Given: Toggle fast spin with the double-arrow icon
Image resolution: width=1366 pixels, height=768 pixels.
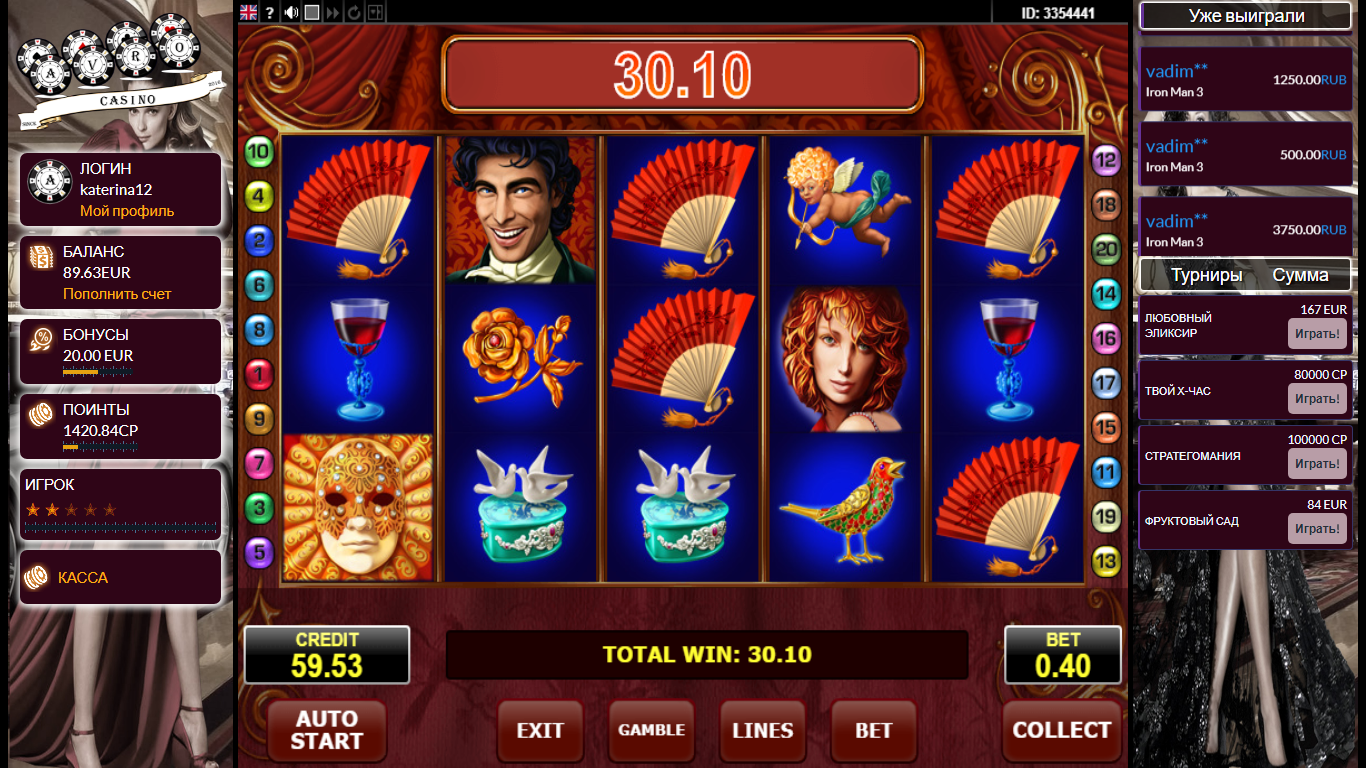Looking at the screenshot, I should [331, 13].
